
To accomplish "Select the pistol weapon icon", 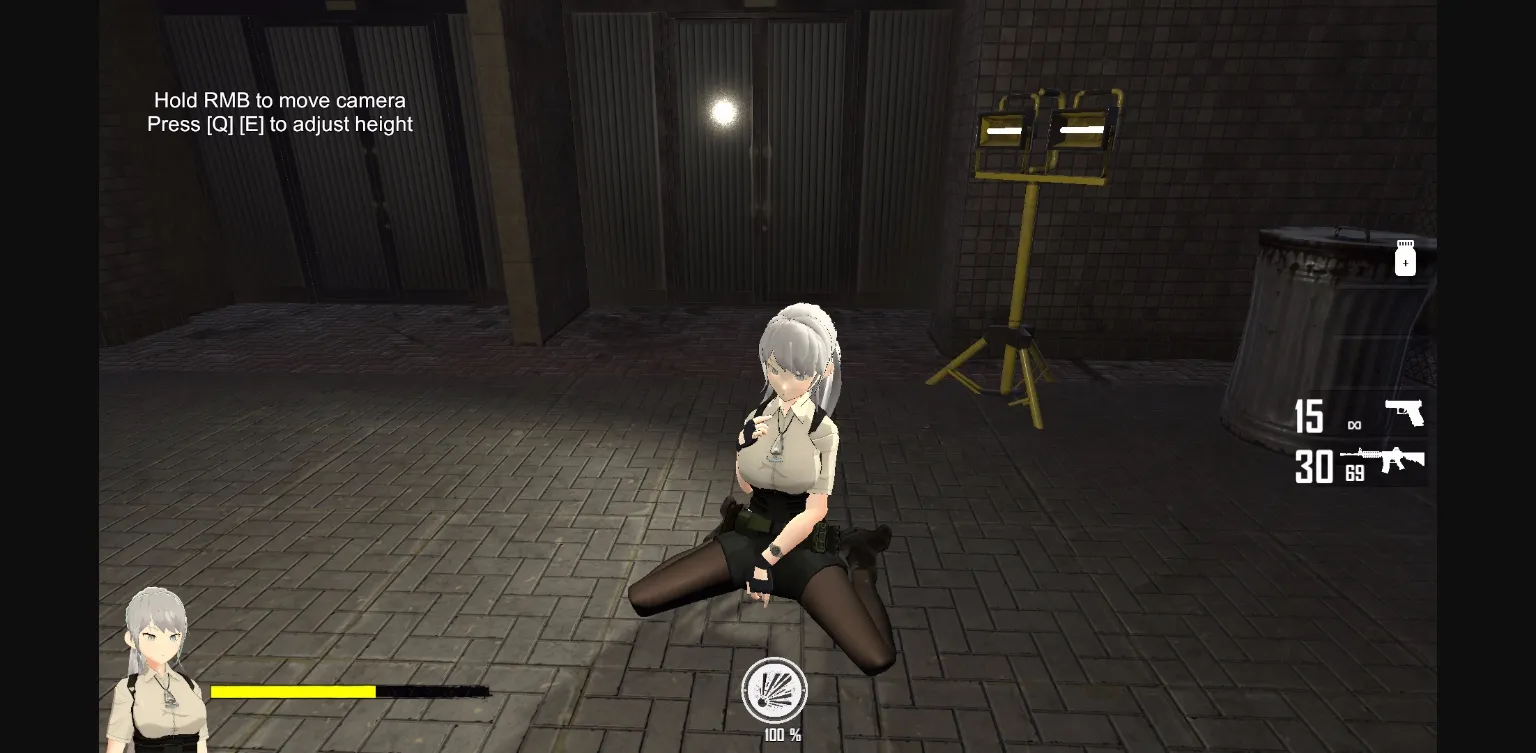I will (1405, 412).
